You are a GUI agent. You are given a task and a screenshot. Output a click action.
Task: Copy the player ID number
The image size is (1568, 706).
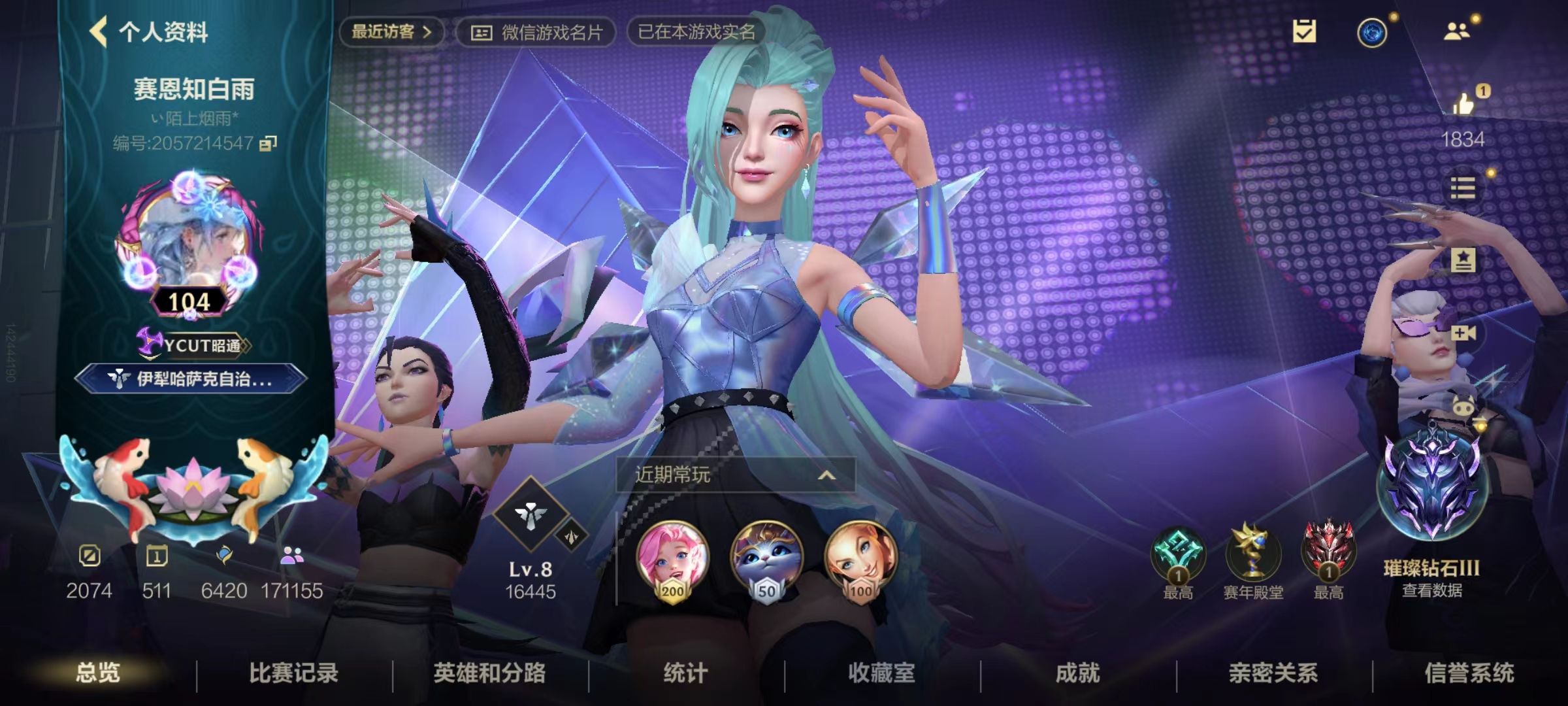click(269, 143)
